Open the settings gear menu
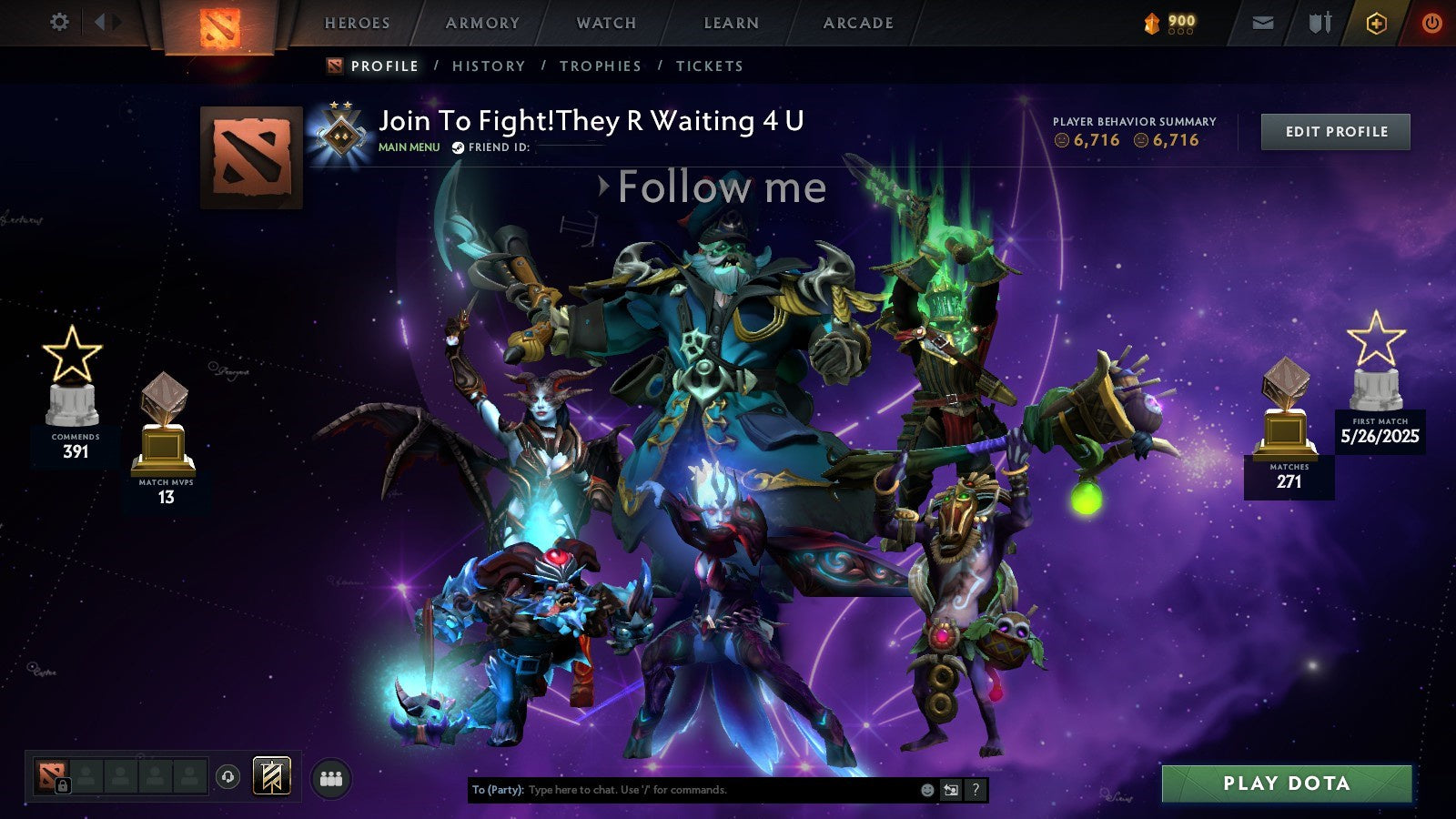1456x819 pixels. (60, 21)
